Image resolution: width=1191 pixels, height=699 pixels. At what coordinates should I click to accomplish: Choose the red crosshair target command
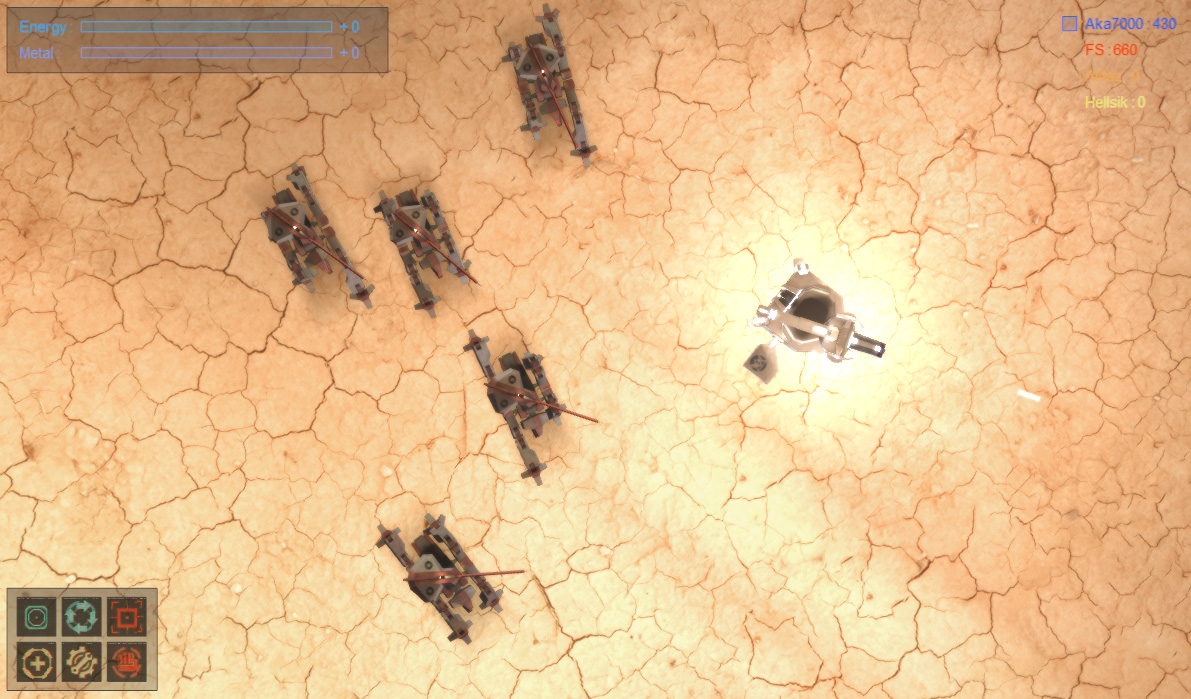[x=126, y=616]
